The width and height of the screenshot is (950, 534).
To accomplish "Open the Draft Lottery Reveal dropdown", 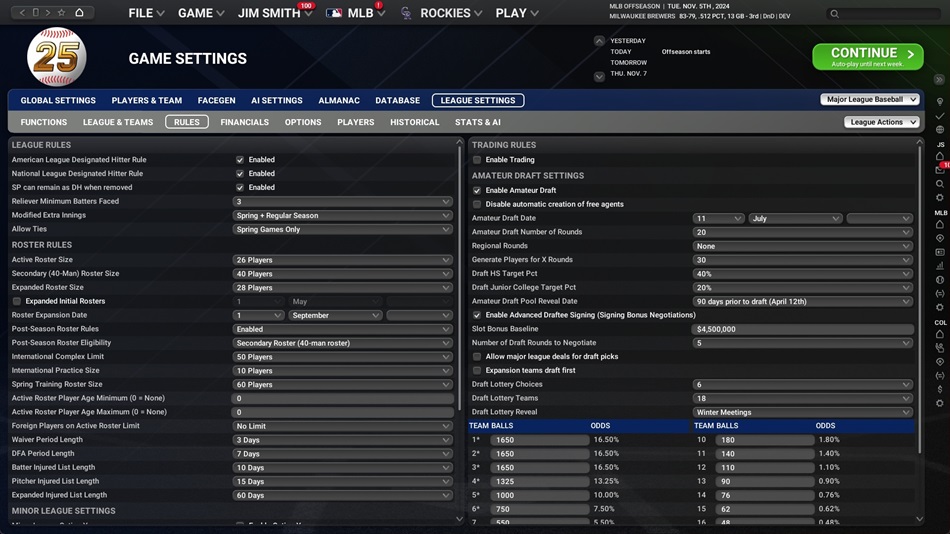I will [x=802, y=412].
